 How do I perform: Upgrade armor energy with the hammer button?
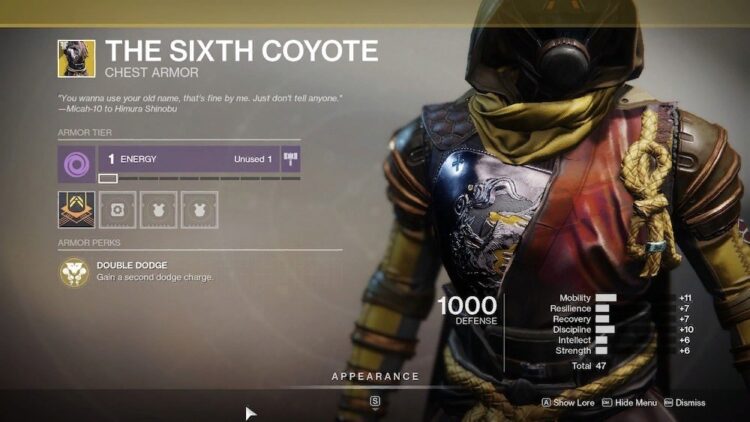click(x=291, y=159)
